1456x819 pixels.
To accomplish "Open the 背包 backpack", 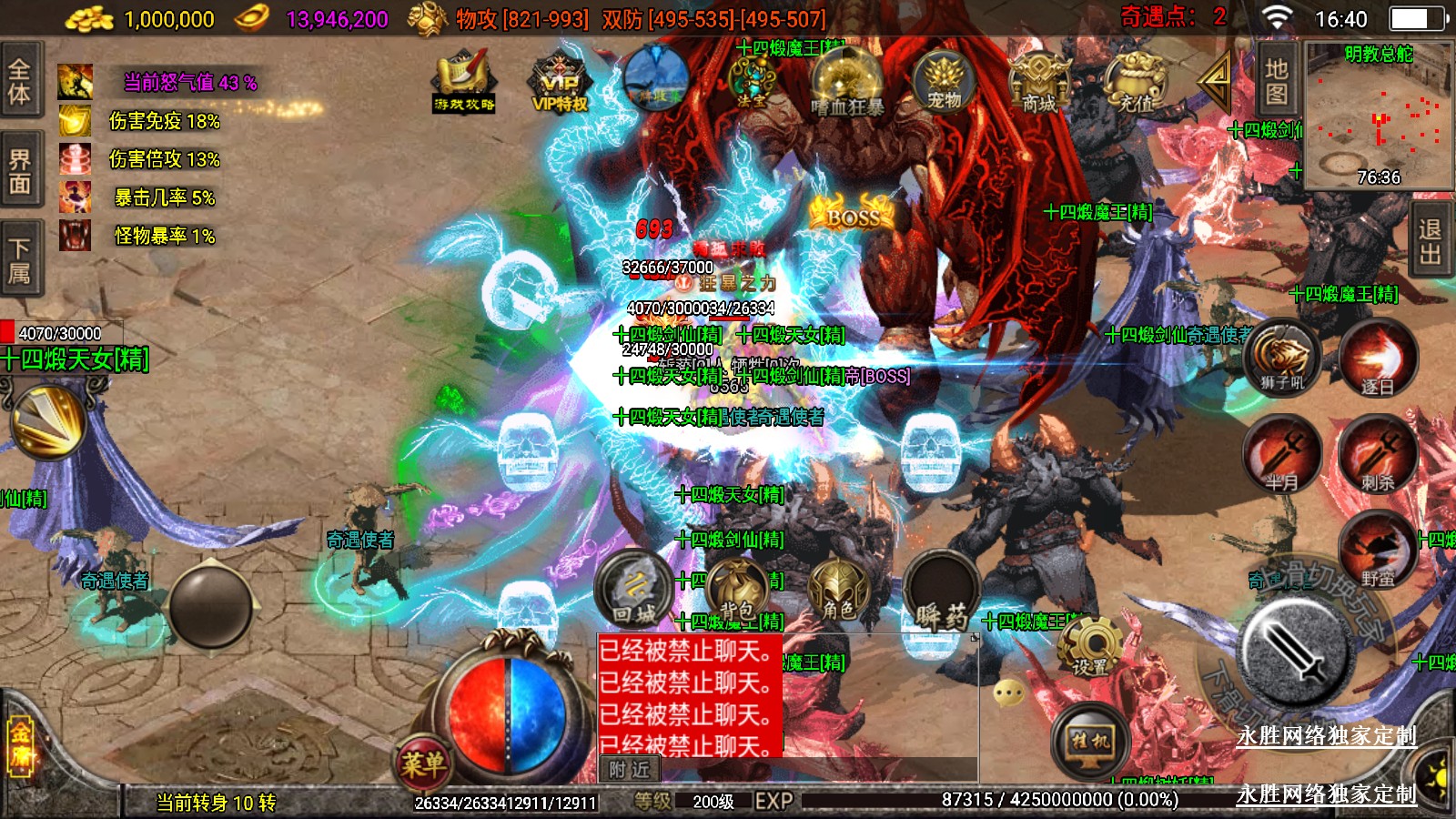I will (x=737, y=588).
